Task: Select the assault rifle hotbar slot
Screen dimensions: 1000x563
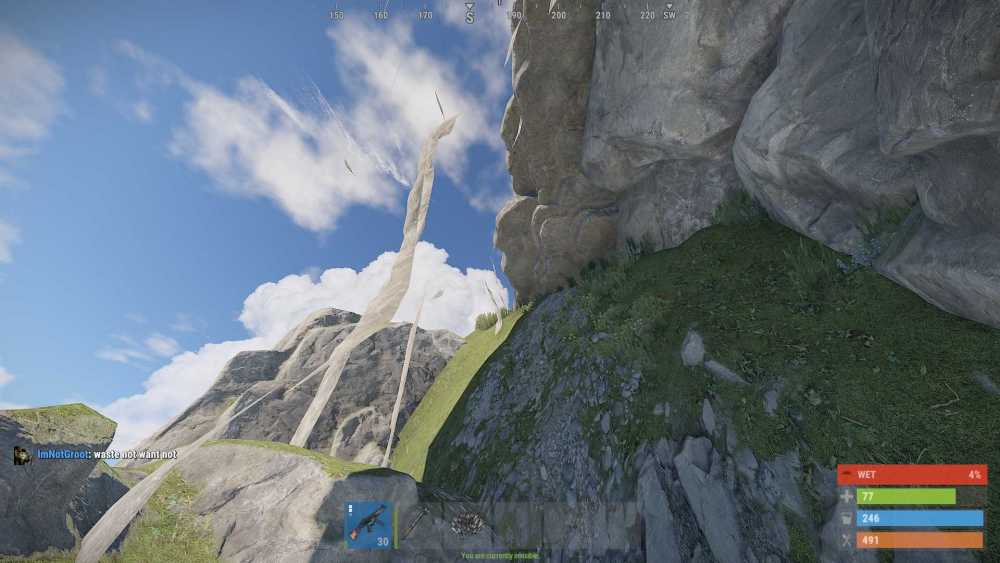Action: (x=368, y=525)
